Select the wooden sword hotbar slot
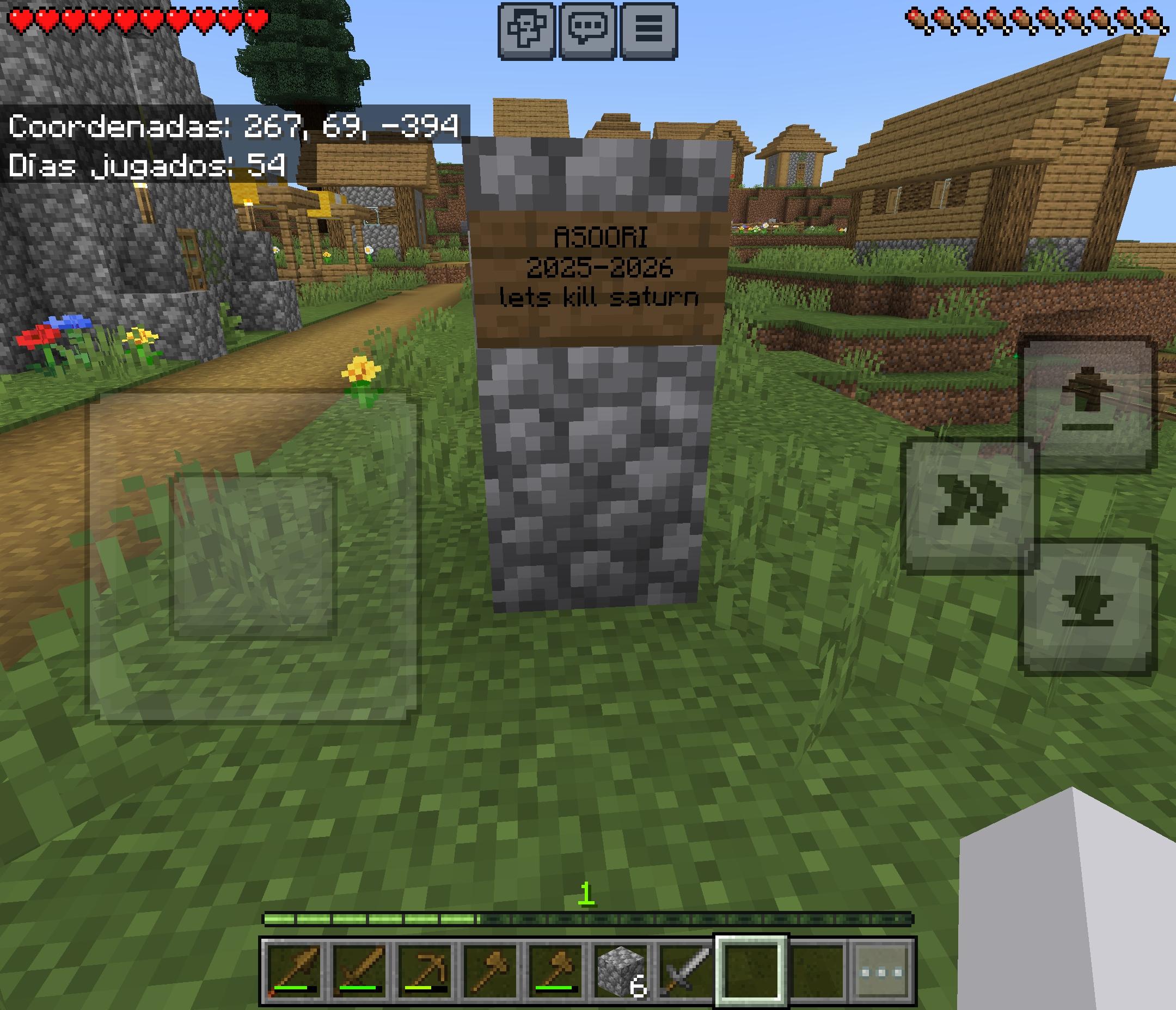The image size is (1176, 1010). click(x=360, y=972)
